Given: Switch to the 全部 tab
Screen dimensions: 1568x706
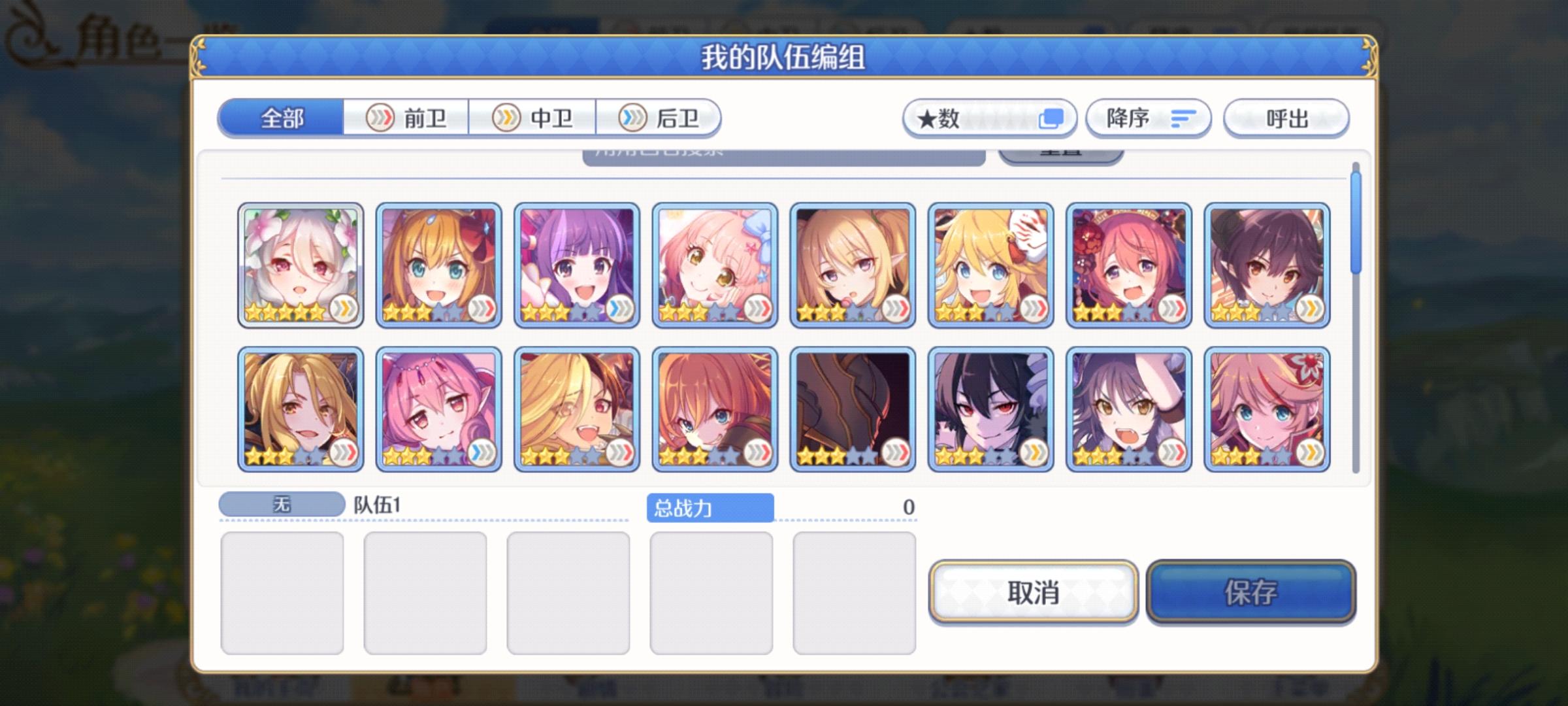Looking at the screenshot, I should (281, 119).
